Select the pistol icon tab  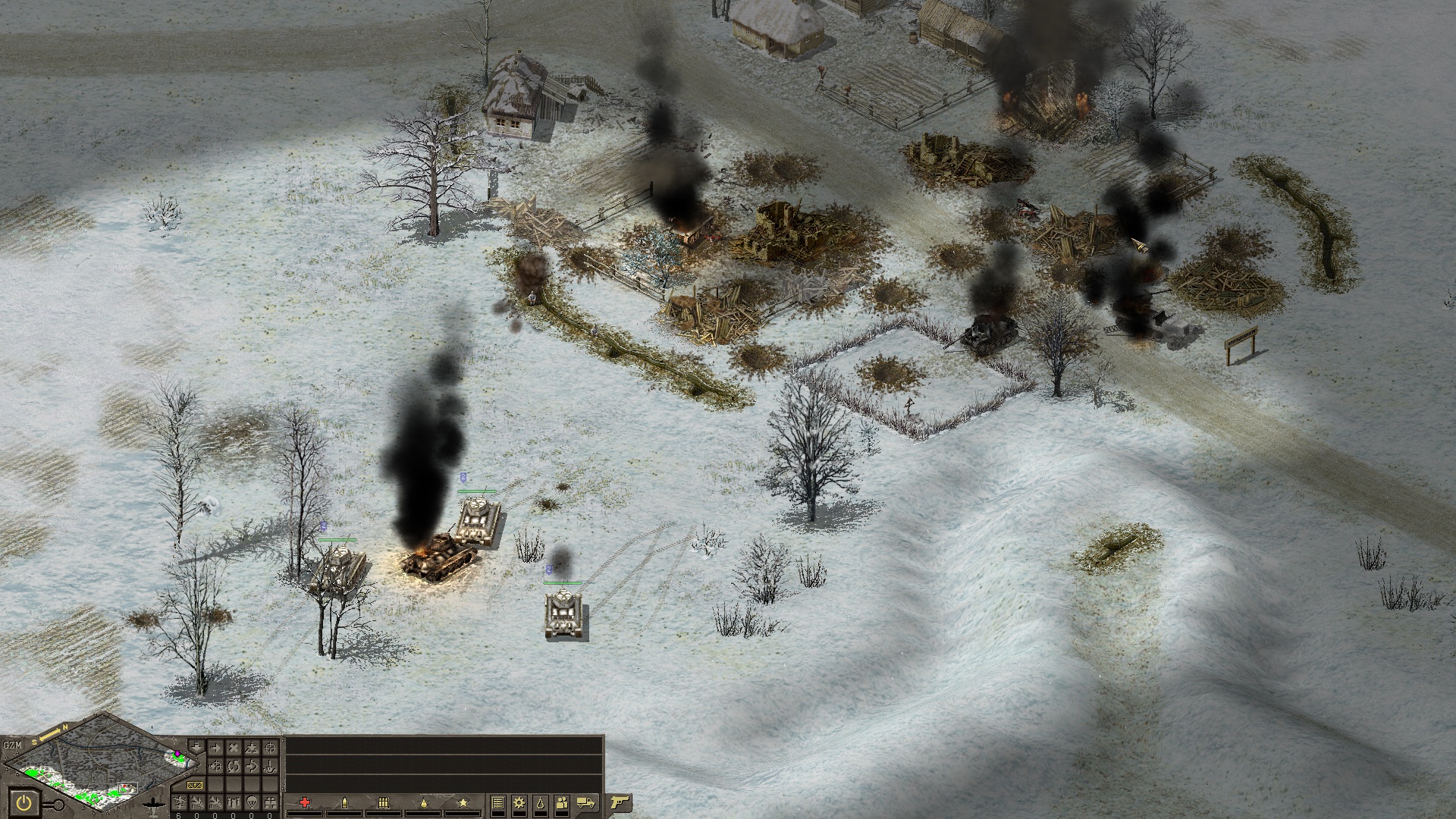click(620, 802)
